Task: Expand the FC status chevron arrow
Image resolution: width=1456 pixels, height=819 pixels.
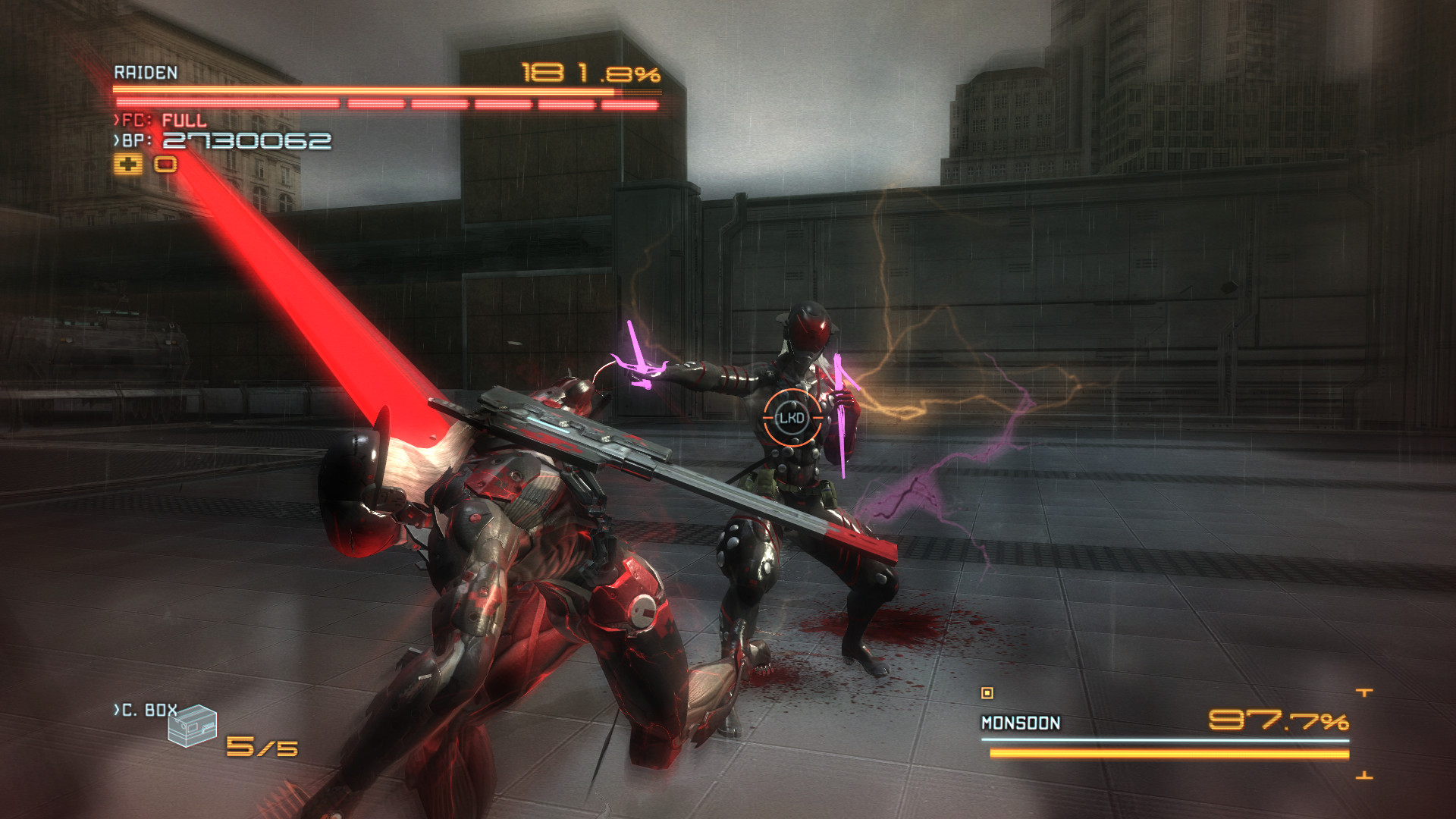Action: 115,118
